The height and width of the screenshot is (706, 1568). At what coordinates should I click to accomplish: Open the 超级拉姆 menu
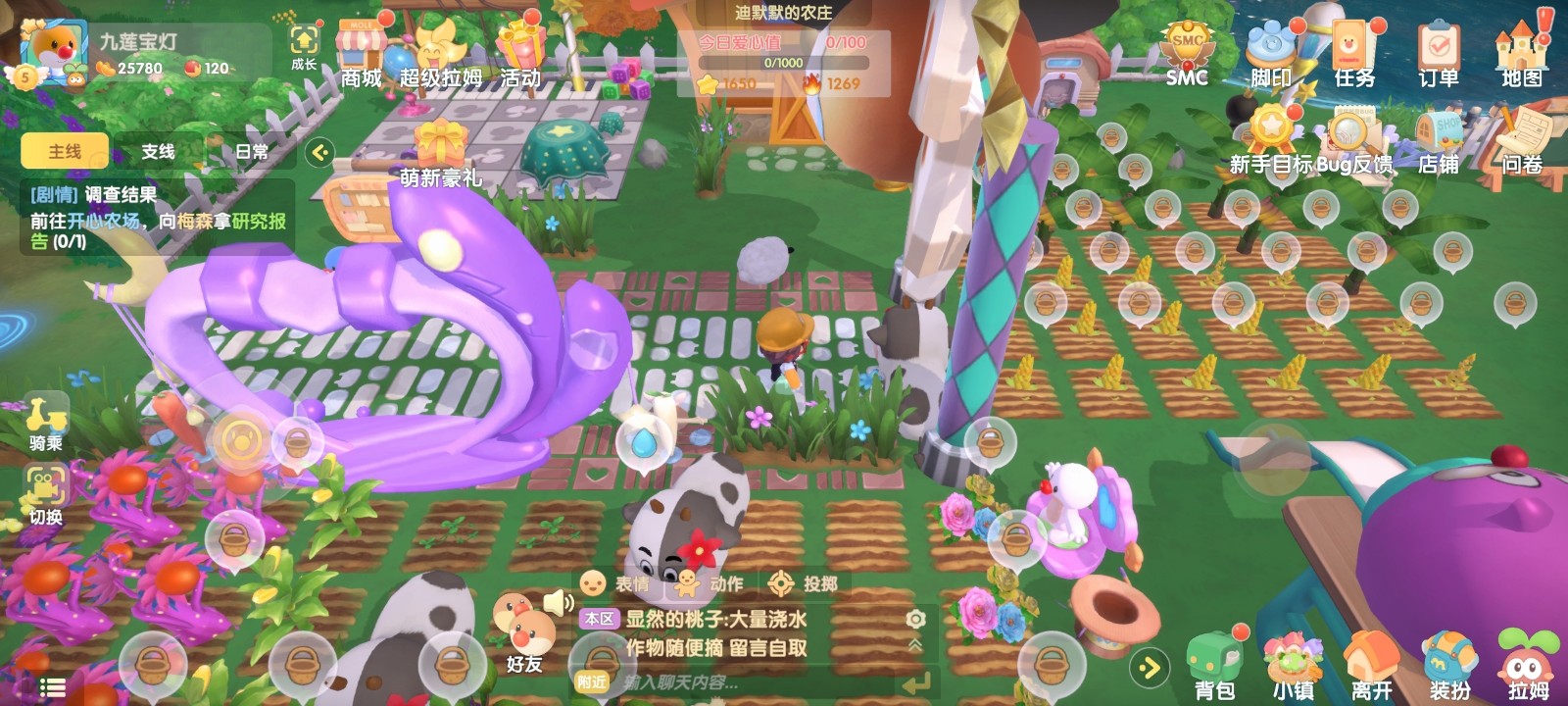point(441,54)
